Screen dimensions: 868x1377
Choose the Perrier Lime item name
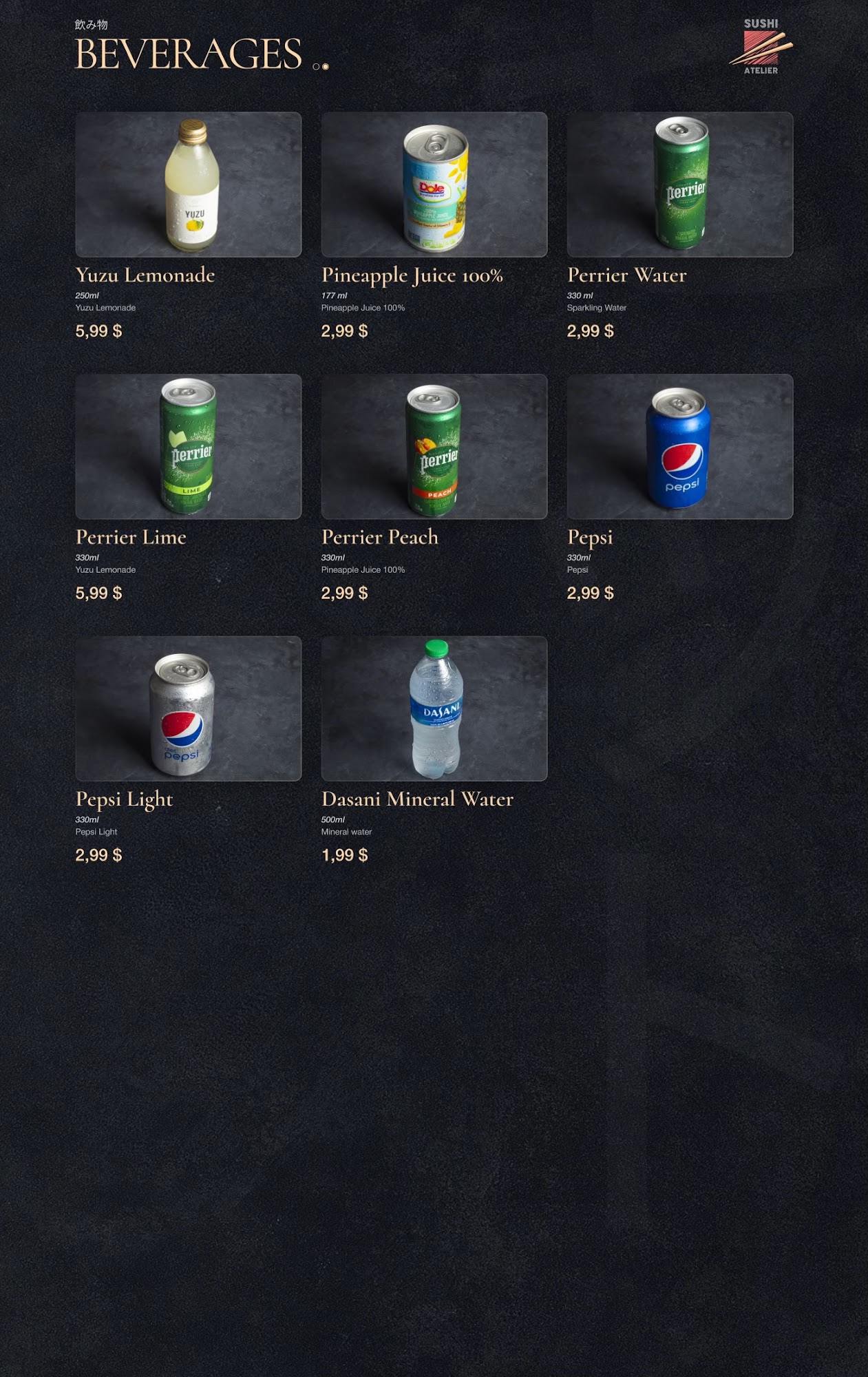tap(131, 537)
